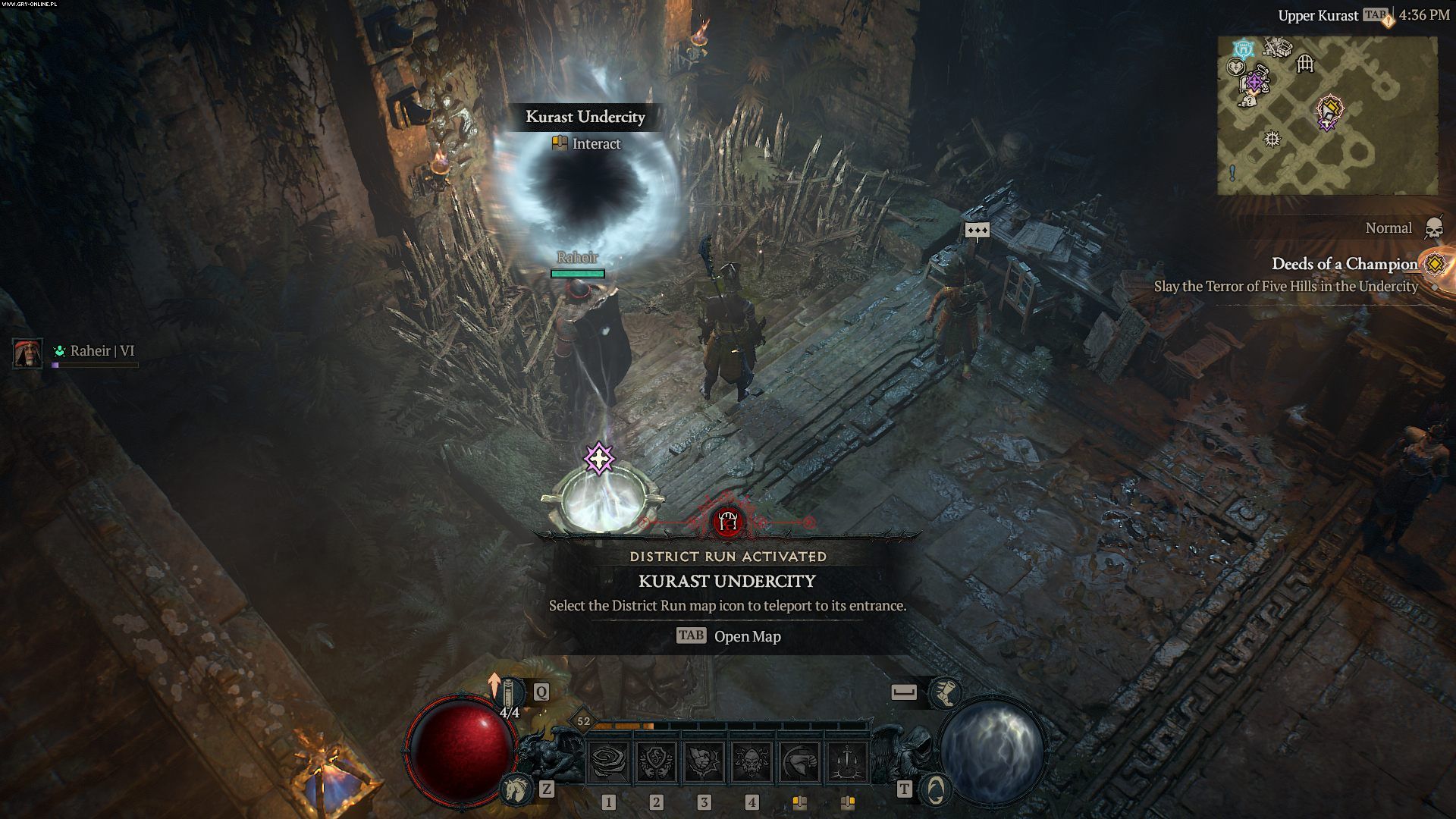Activate the sword and scales skill
Screen dimensions: 1456x819
[847, 762]
